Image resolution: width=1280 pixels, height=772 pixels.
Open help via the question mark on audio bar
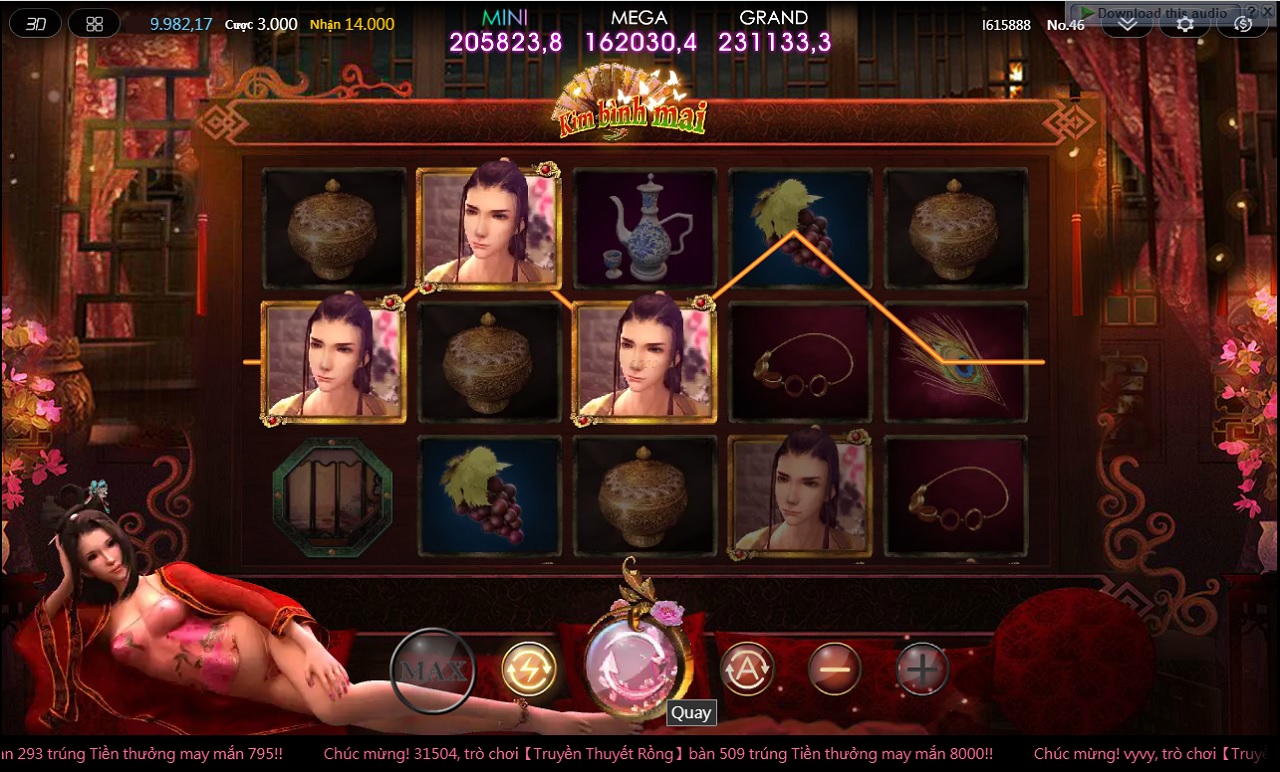click(x=1252, y=11)
